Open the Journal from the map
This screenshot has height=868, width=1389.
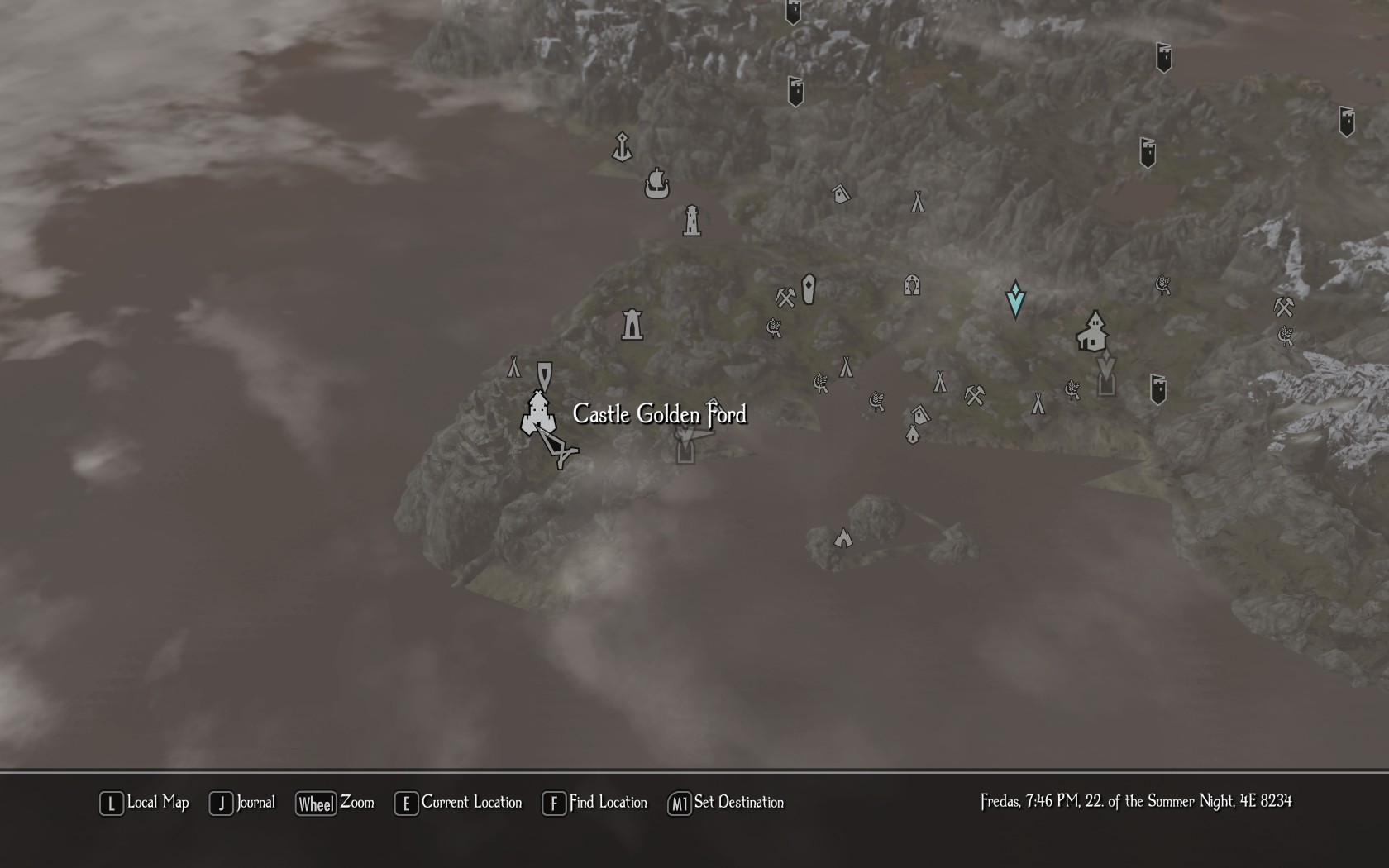click(x=243, y=803)
